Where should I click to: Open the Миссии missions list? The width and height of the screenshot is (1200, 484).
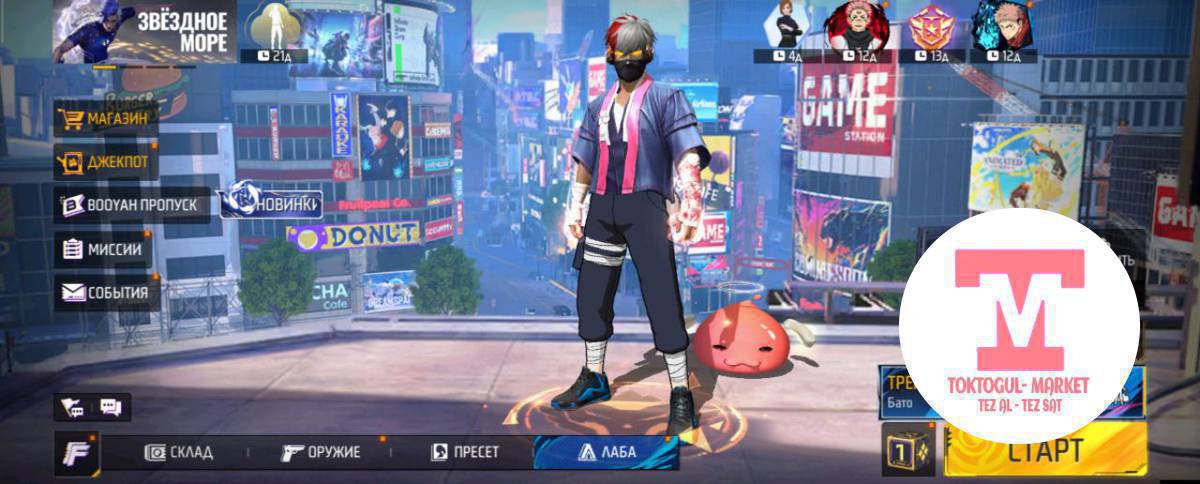tap(104, 249)
